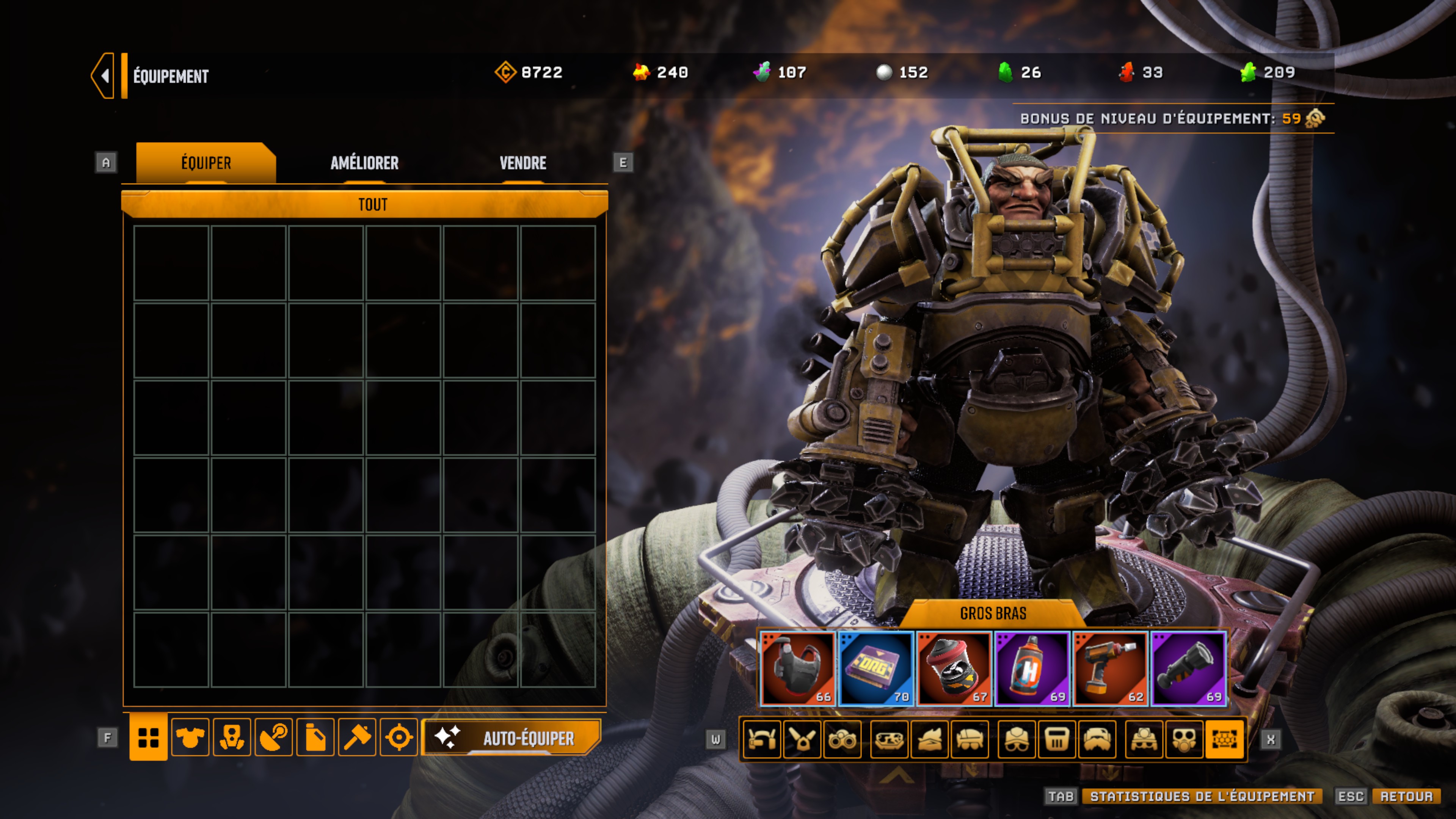Select the equipped power drill level 62
The width and height of the screenshot is (1456, 819).
pos(1110,668)
